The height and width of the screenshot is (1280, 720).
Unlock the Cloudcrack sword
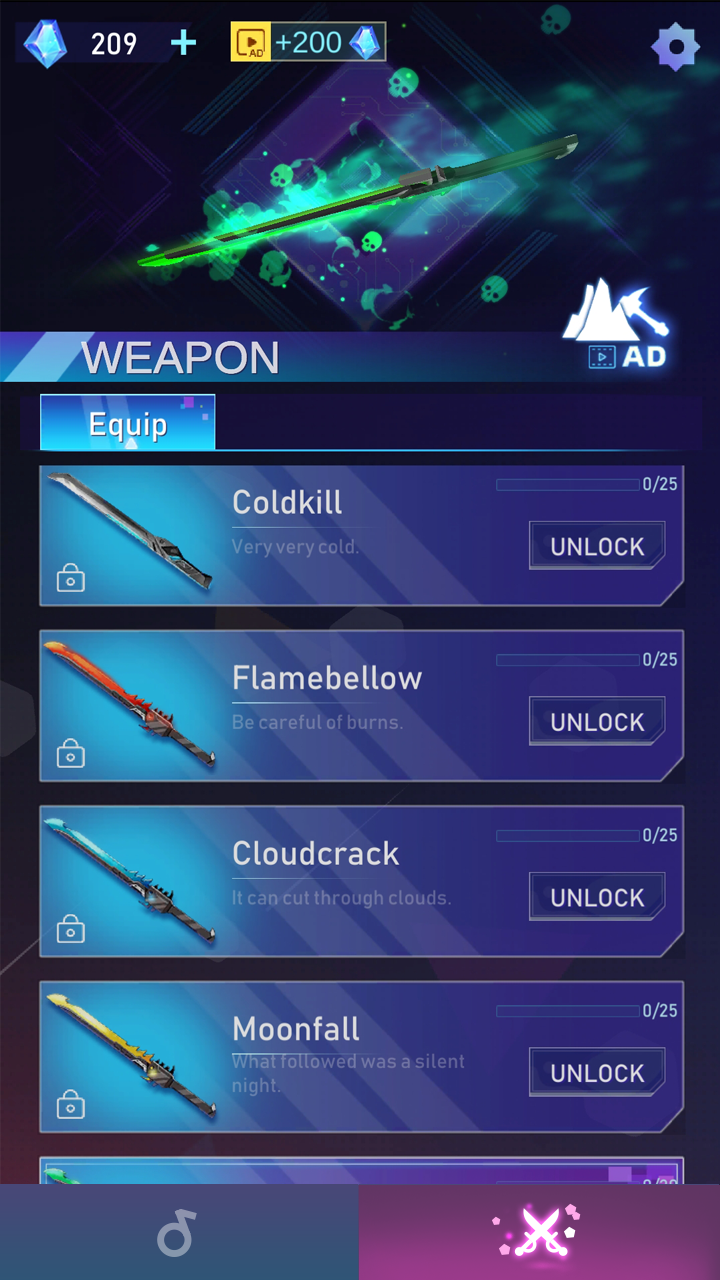597,897
